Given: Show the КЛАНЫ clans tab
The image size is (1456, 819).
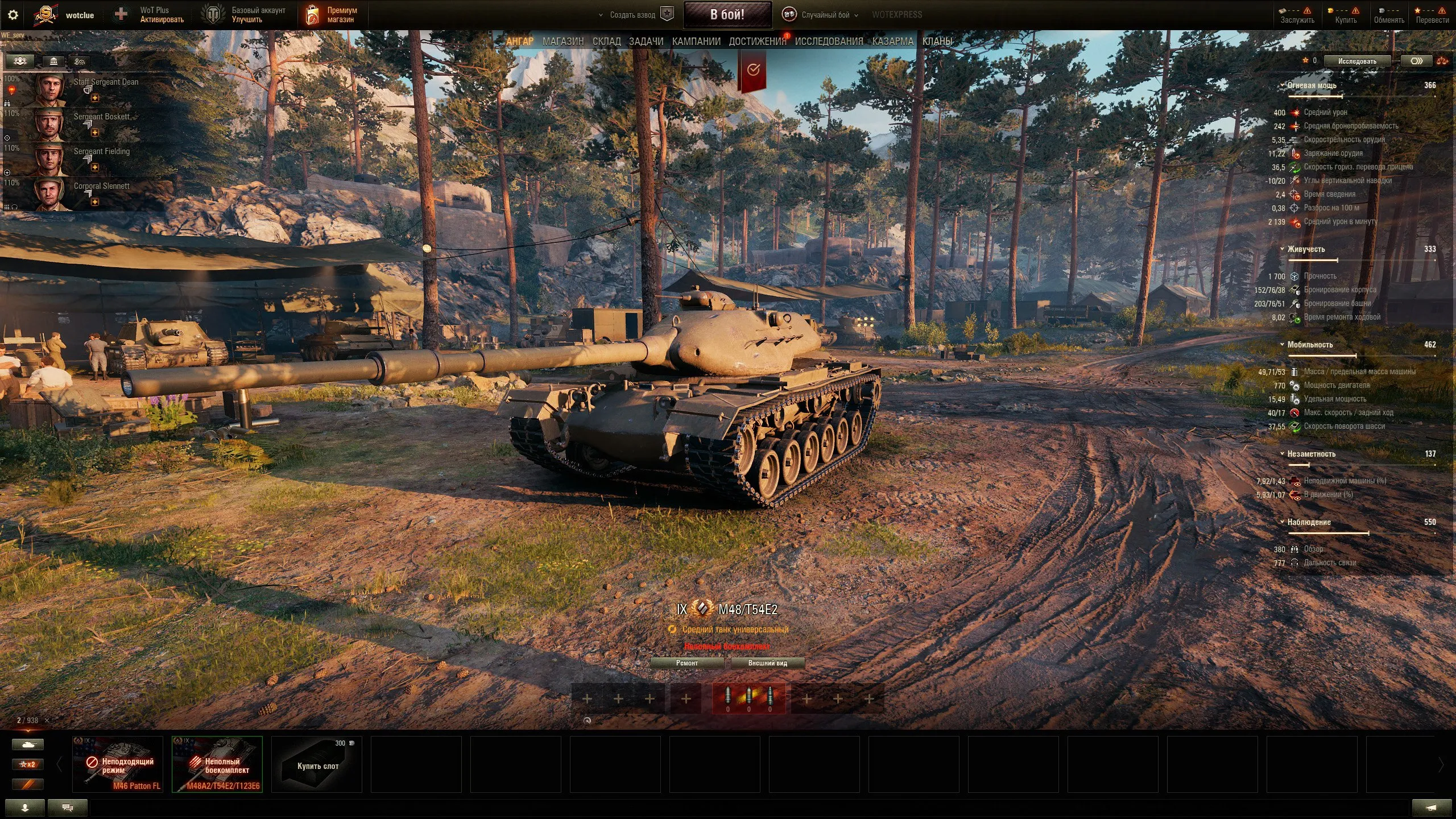Looking at the screenshot, I should pyautogui.click(x=937, y=42).
